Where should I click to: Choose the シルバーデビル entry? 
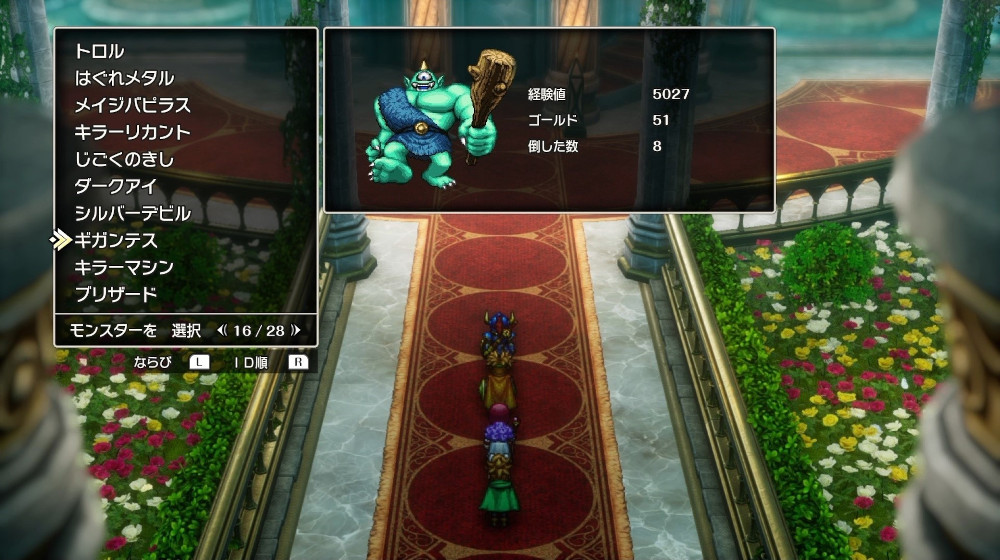(132, 213)
